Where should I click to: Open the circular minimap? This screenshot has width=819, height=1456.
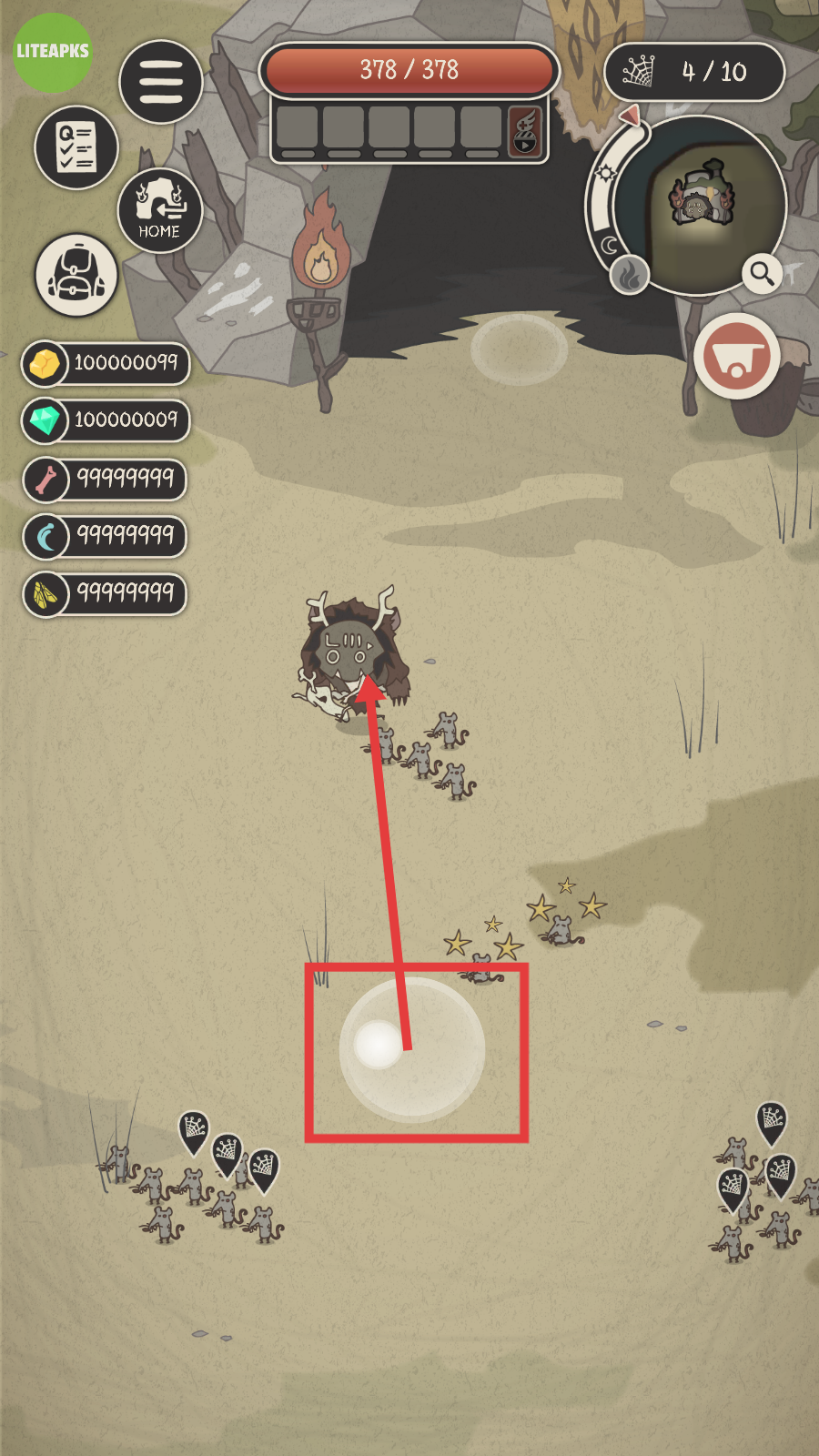(701, 205)
